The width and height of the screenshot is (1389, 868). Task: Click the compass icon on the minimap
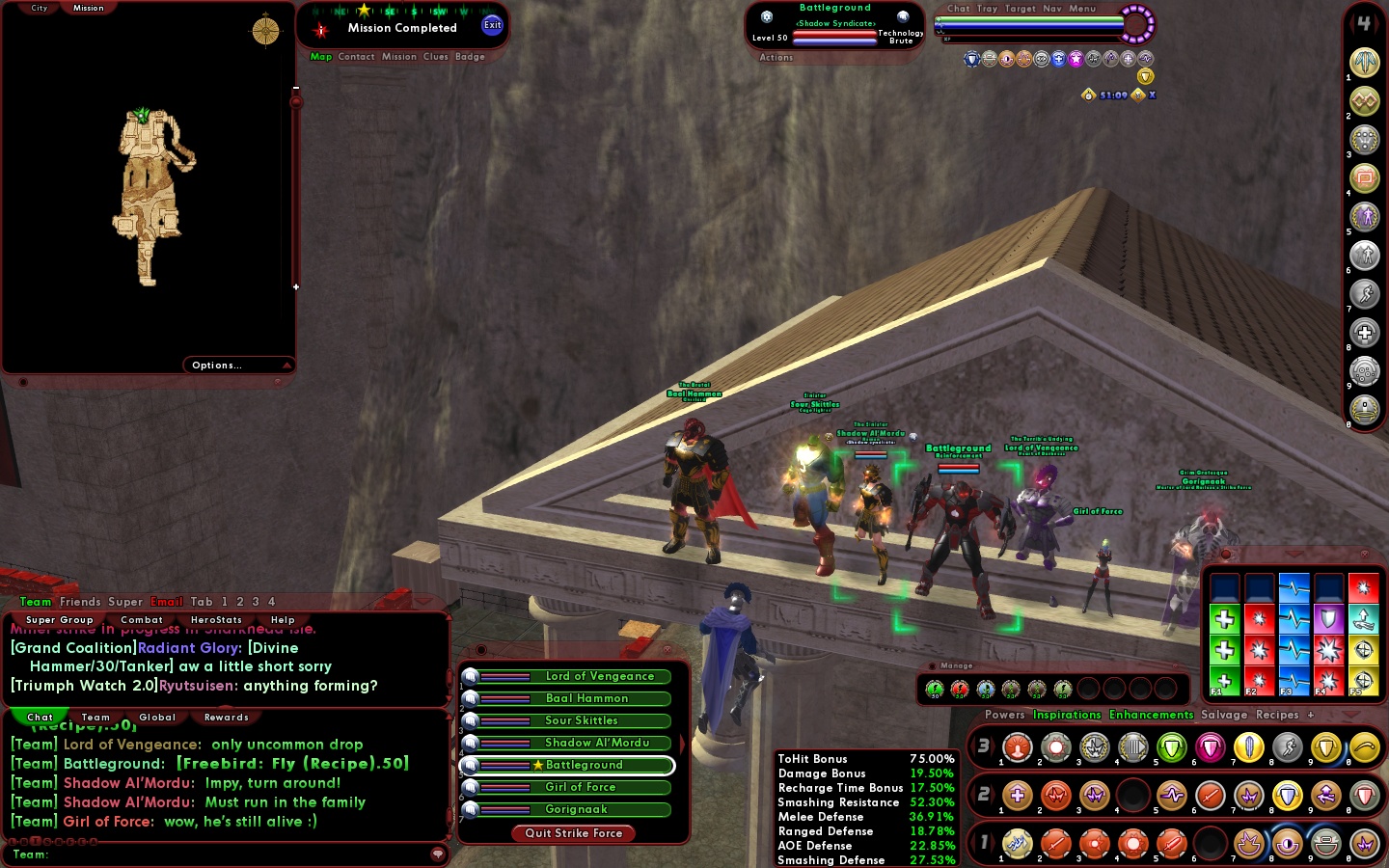coord(264,30)
